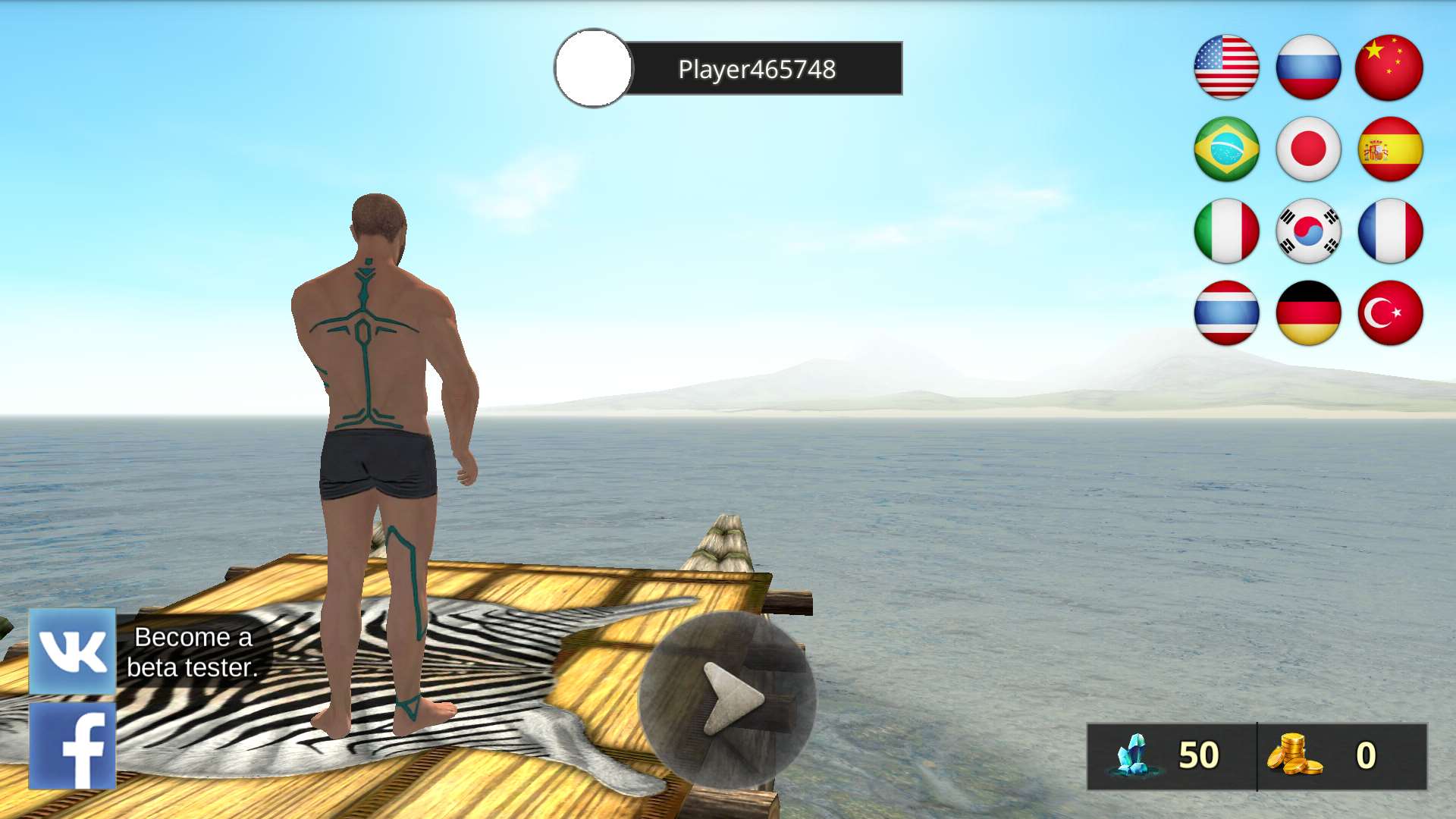
Task: Open the VK beta tester link
Action: pos(73,651)
